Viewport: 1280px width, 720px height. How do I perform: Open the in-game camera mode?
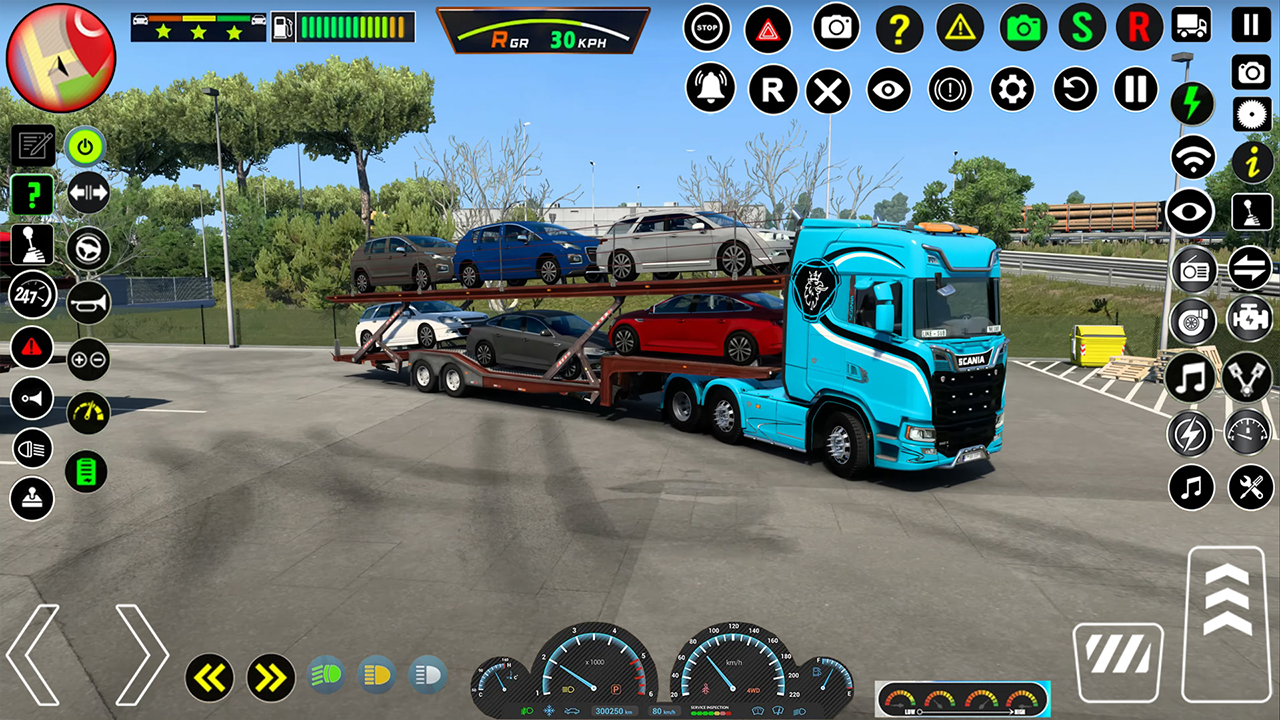tap(836, 27)
